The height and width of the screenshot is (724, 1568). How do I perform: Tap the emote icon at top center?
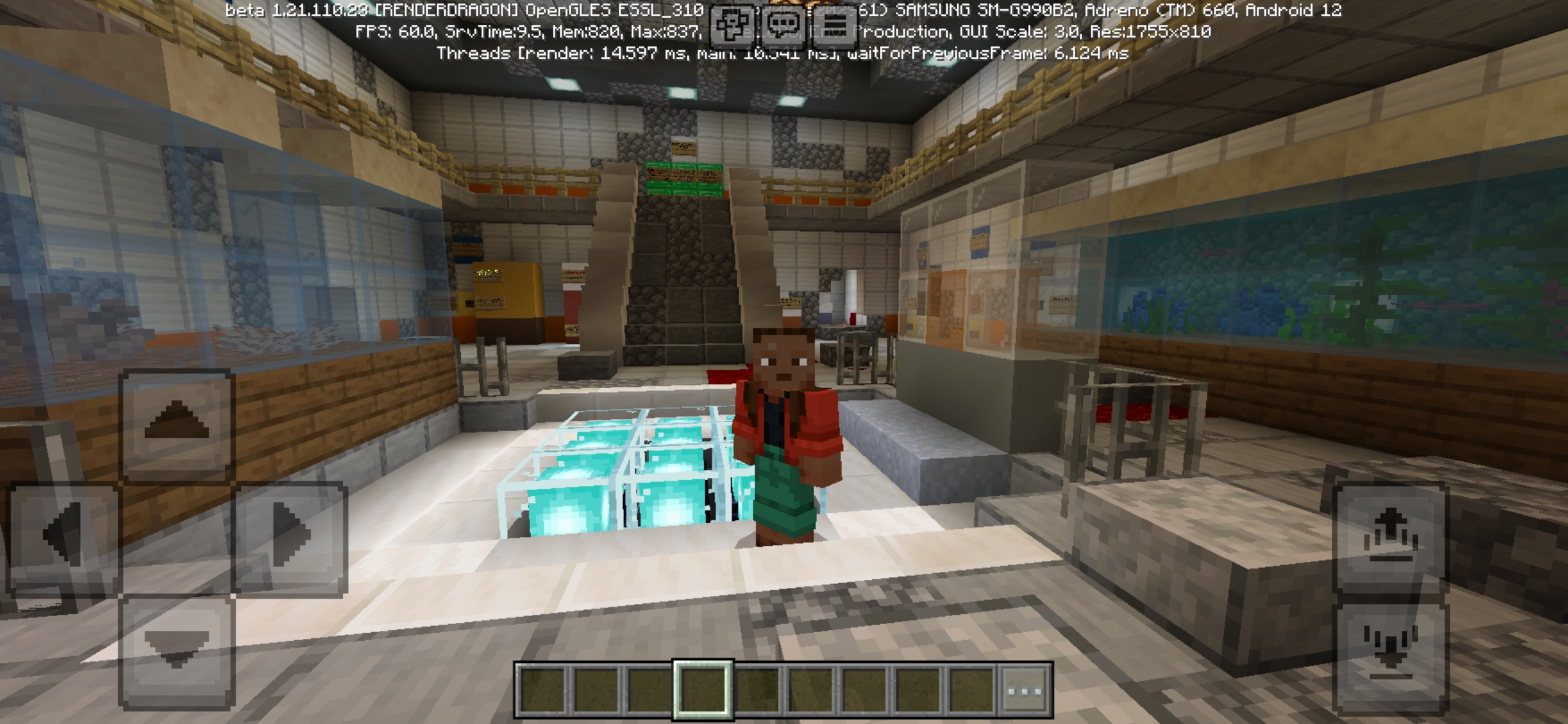click(732, 23)
